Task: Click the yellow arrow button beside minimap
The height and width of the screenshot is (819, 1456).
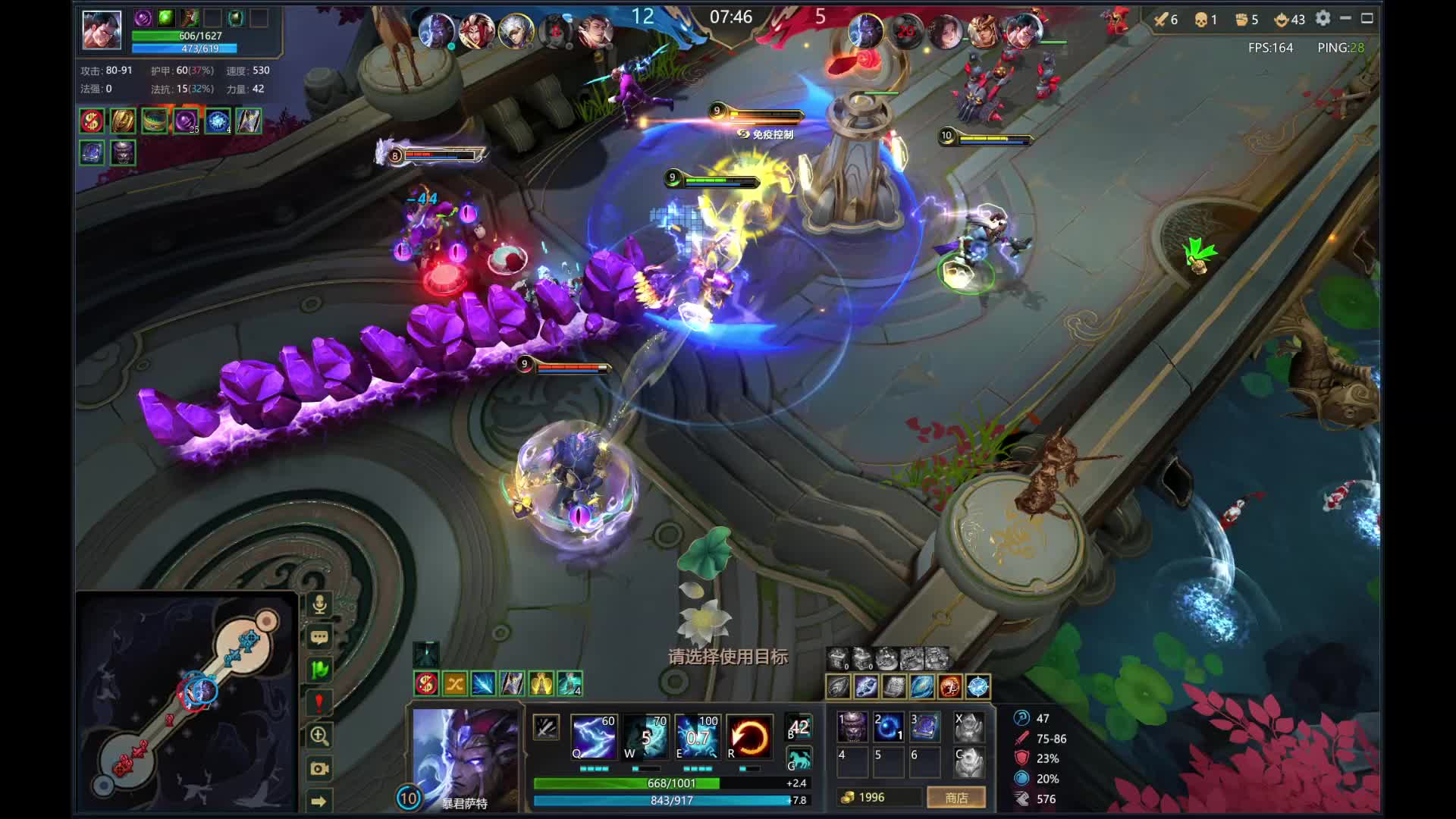Action: click(x=319, y=801)
